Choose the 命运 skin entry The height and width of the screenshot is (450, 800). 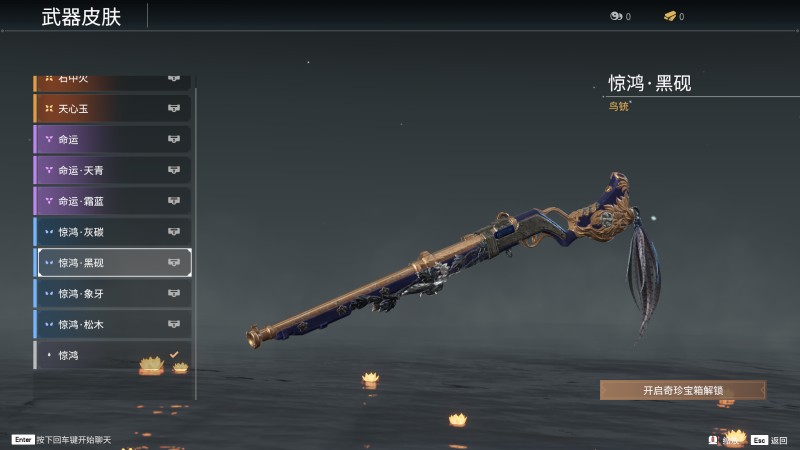(x=112, y=139)
